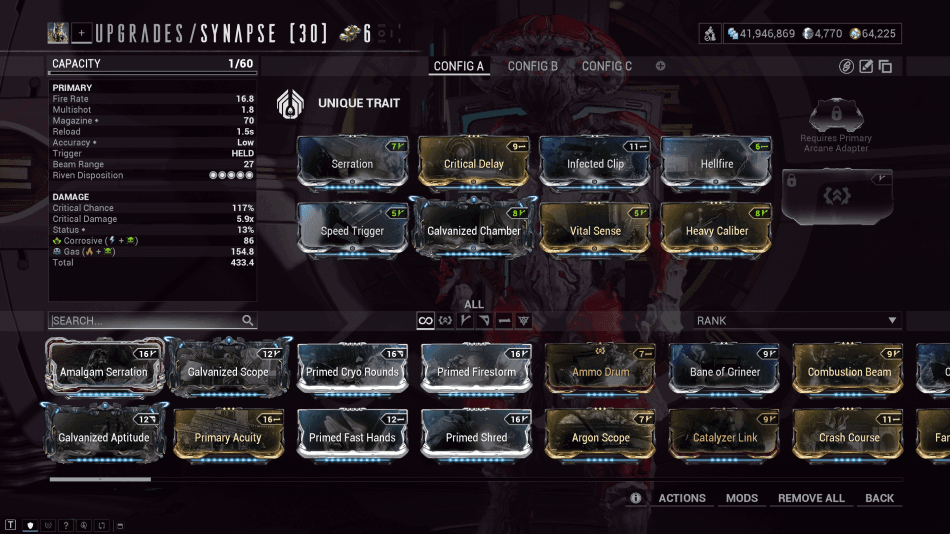Image resolution: width=950 pixels, height=534 pixels.
Task: Select the equipped Serration mod
Action: tap(352, 162)
